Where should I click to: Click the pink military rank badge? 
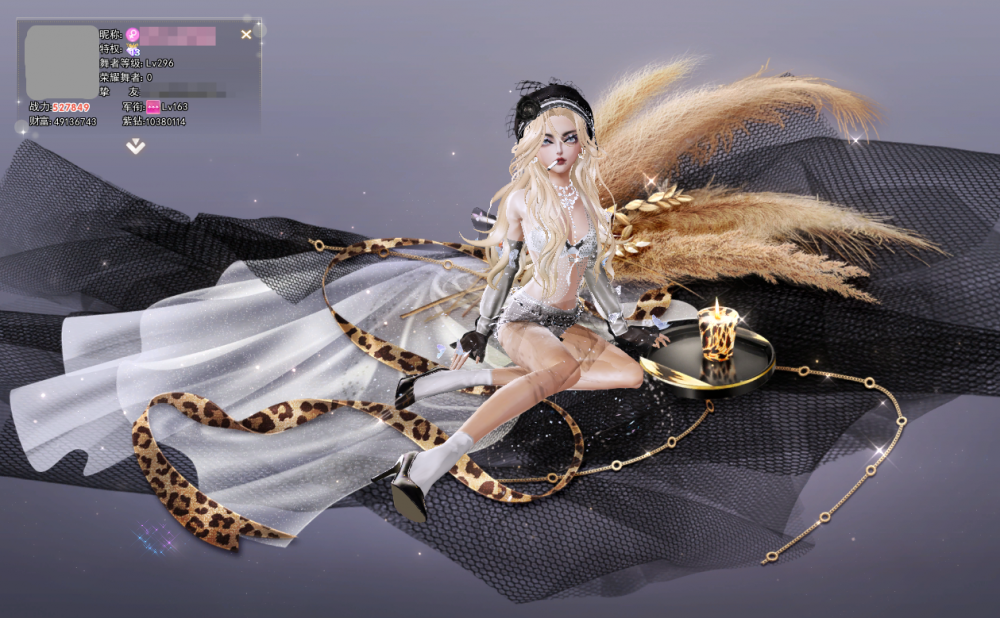(x=153, y=106)
